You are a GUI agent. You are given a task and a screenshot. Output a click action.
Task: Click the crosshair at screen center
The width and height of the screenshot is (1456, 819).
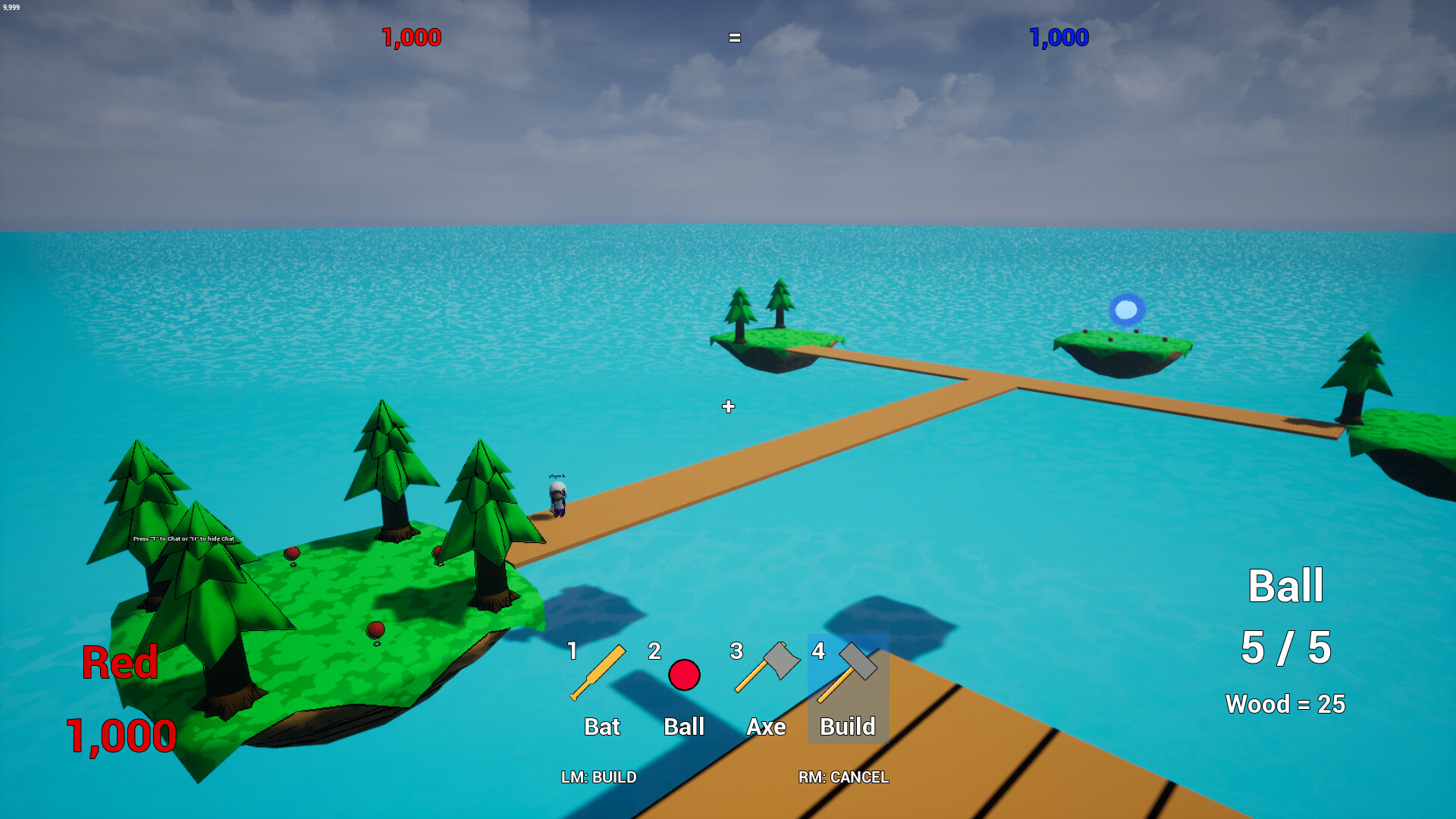coord(728,406)
